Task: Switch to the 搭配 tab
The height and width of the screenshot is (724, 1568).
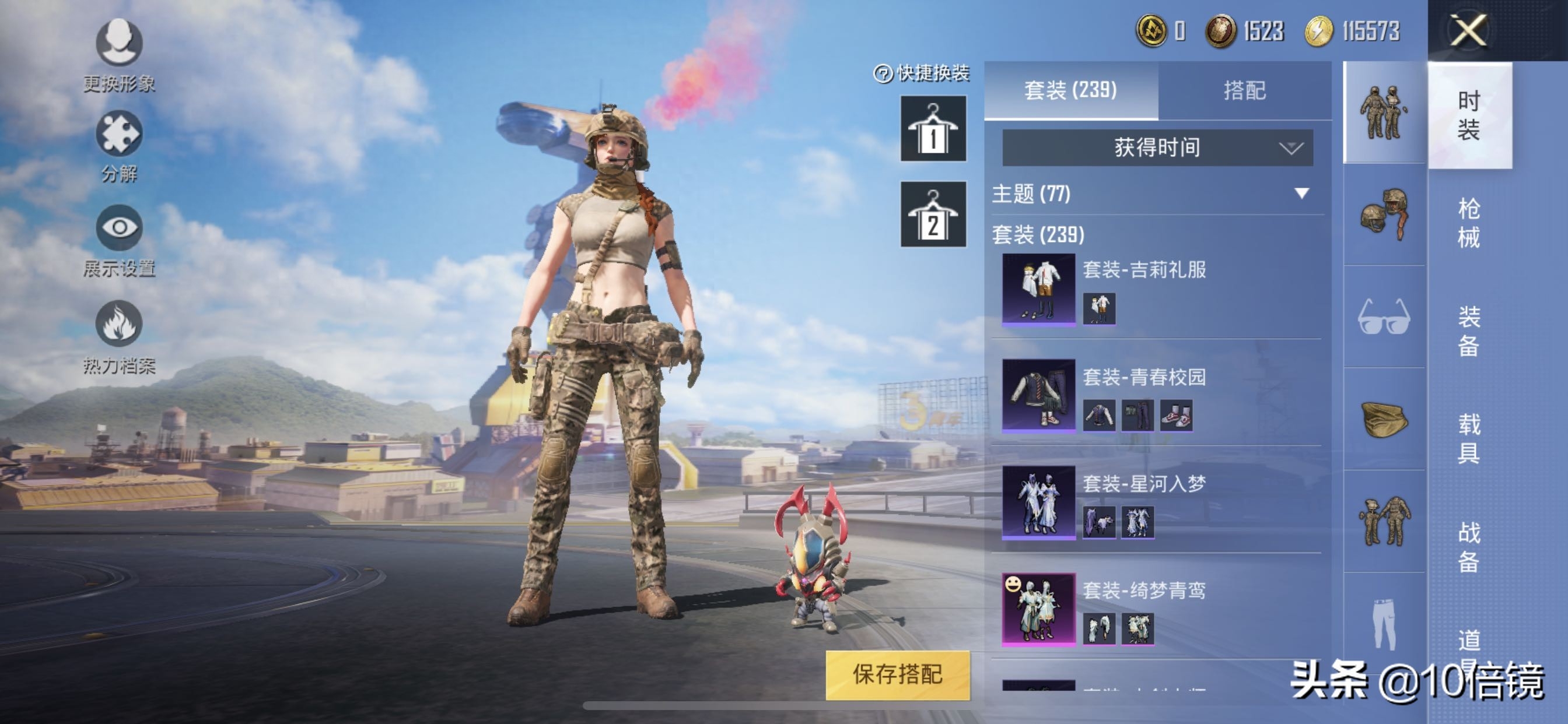Action: [x=1244, y=91]
